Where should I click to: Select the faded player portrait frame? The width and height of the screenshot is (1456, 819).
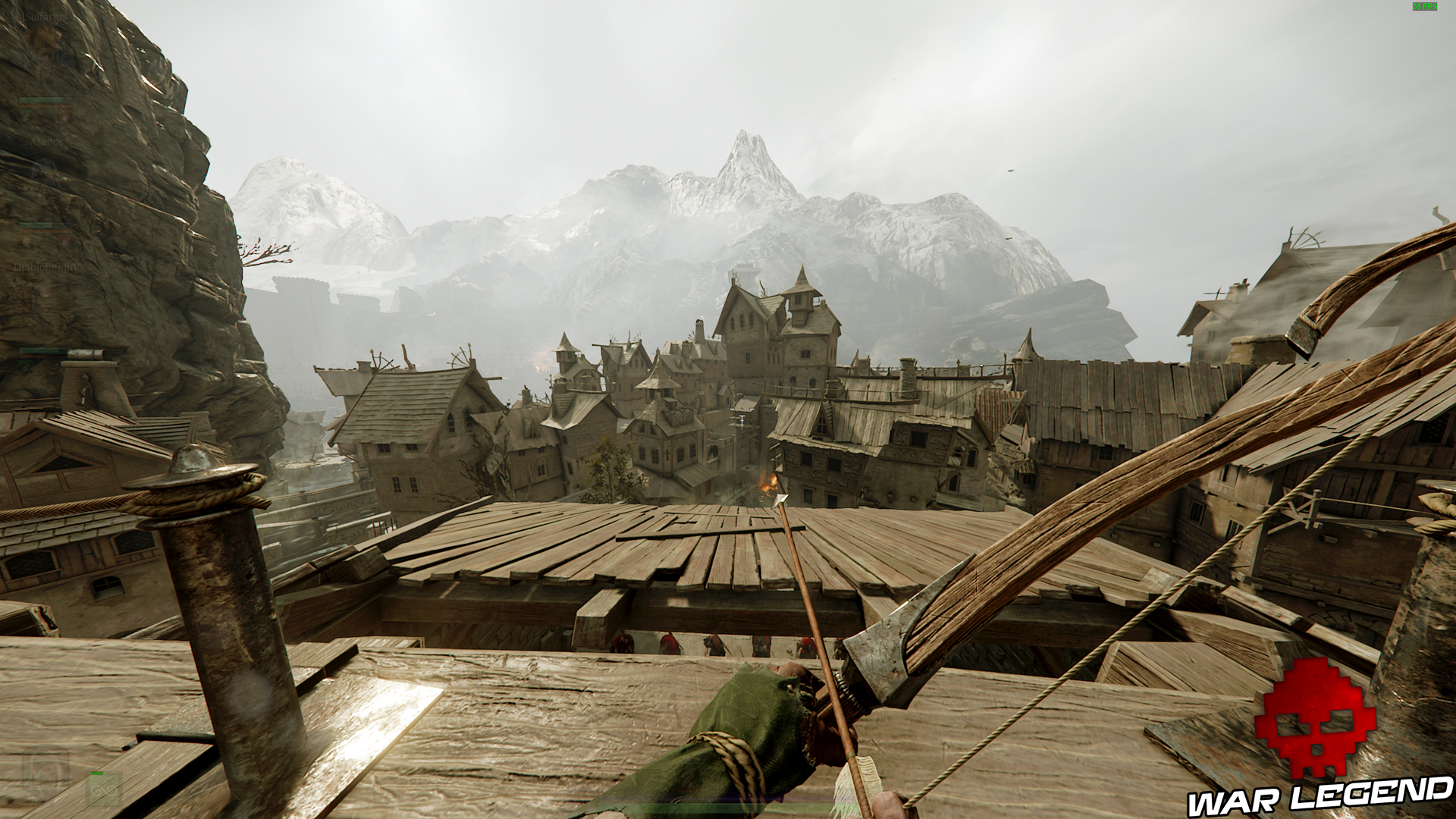pos(45,775)
